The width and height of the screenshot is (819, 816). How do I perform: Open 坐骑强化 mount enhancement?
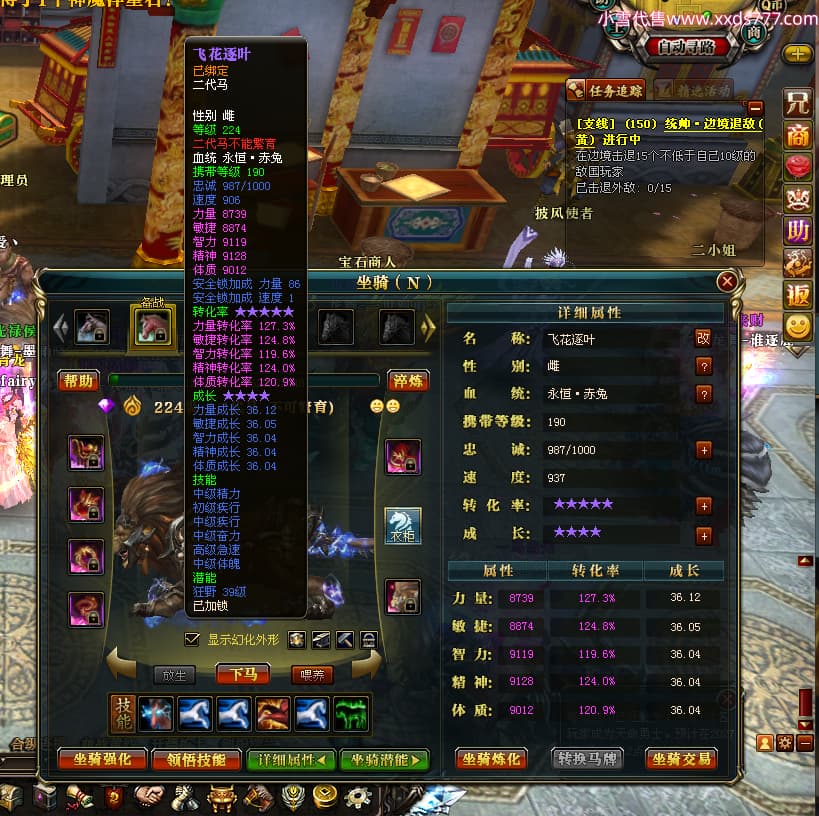pos(103,759)
